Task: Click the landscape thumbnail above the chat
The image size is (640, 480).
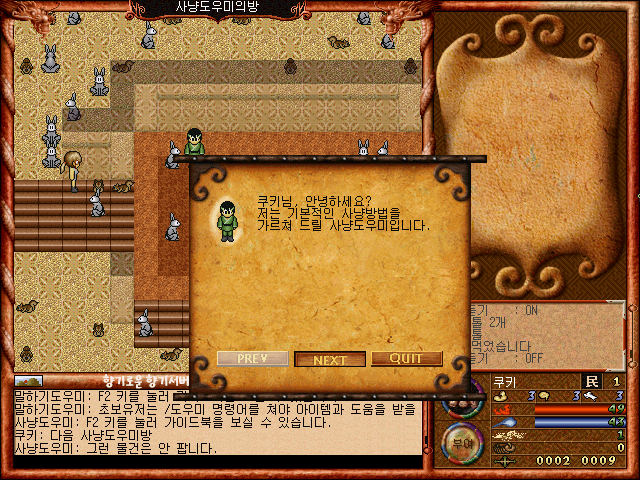Action: coord(29,381)
